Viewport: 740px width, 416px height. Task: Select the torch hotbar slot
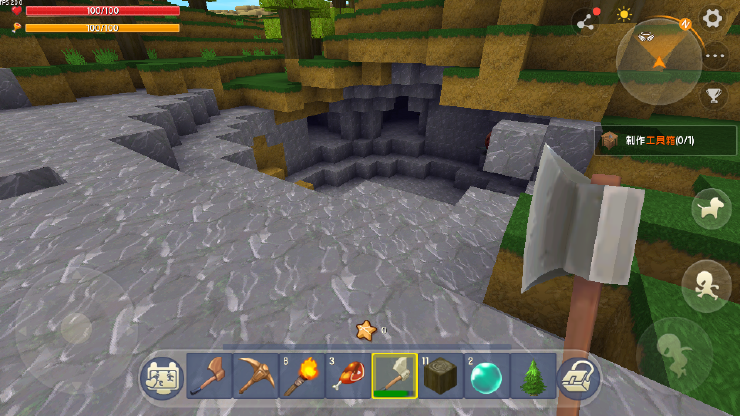(301, 375)
